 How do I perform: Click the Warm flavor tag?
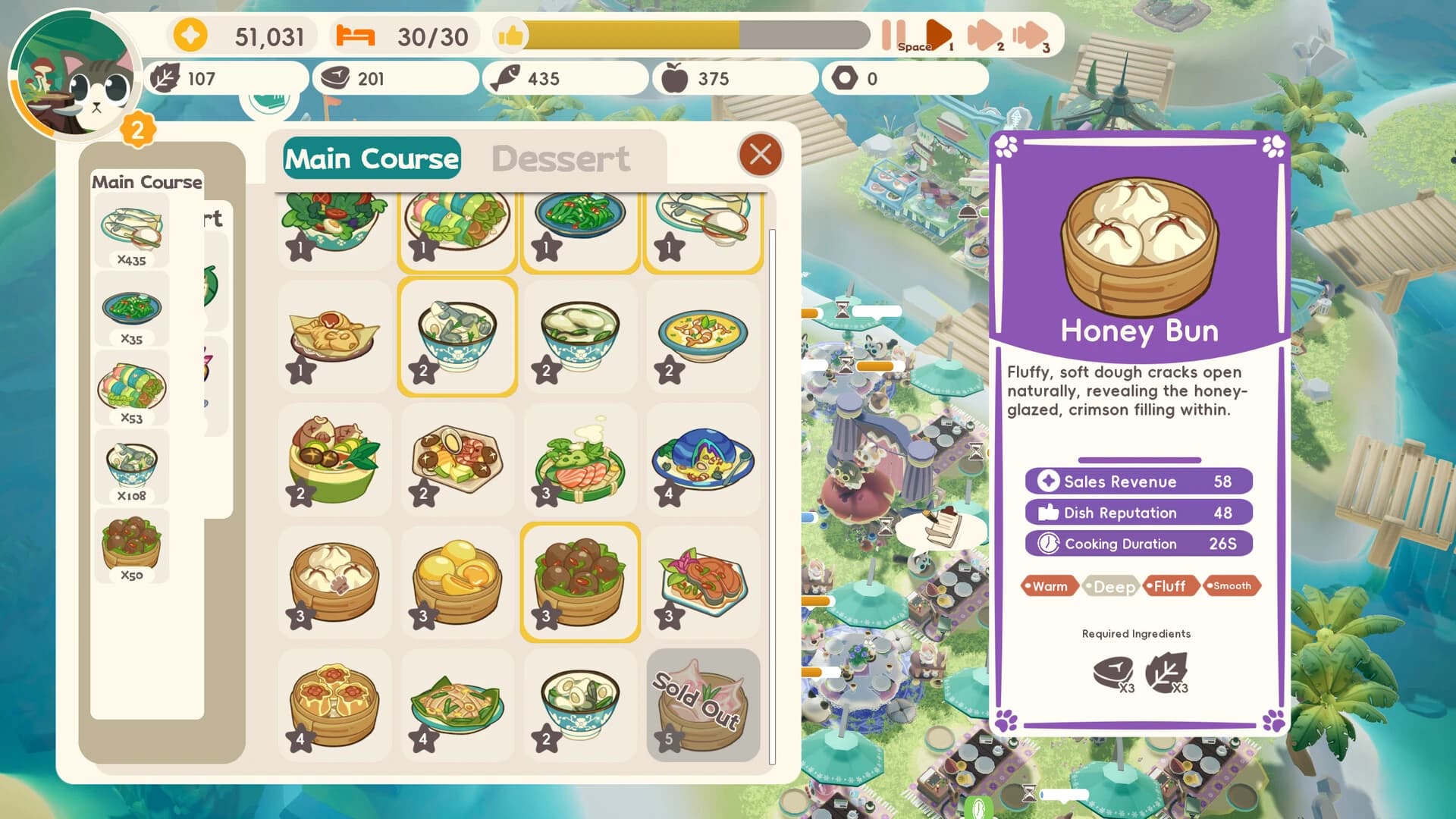click(x=1050, y=585)
